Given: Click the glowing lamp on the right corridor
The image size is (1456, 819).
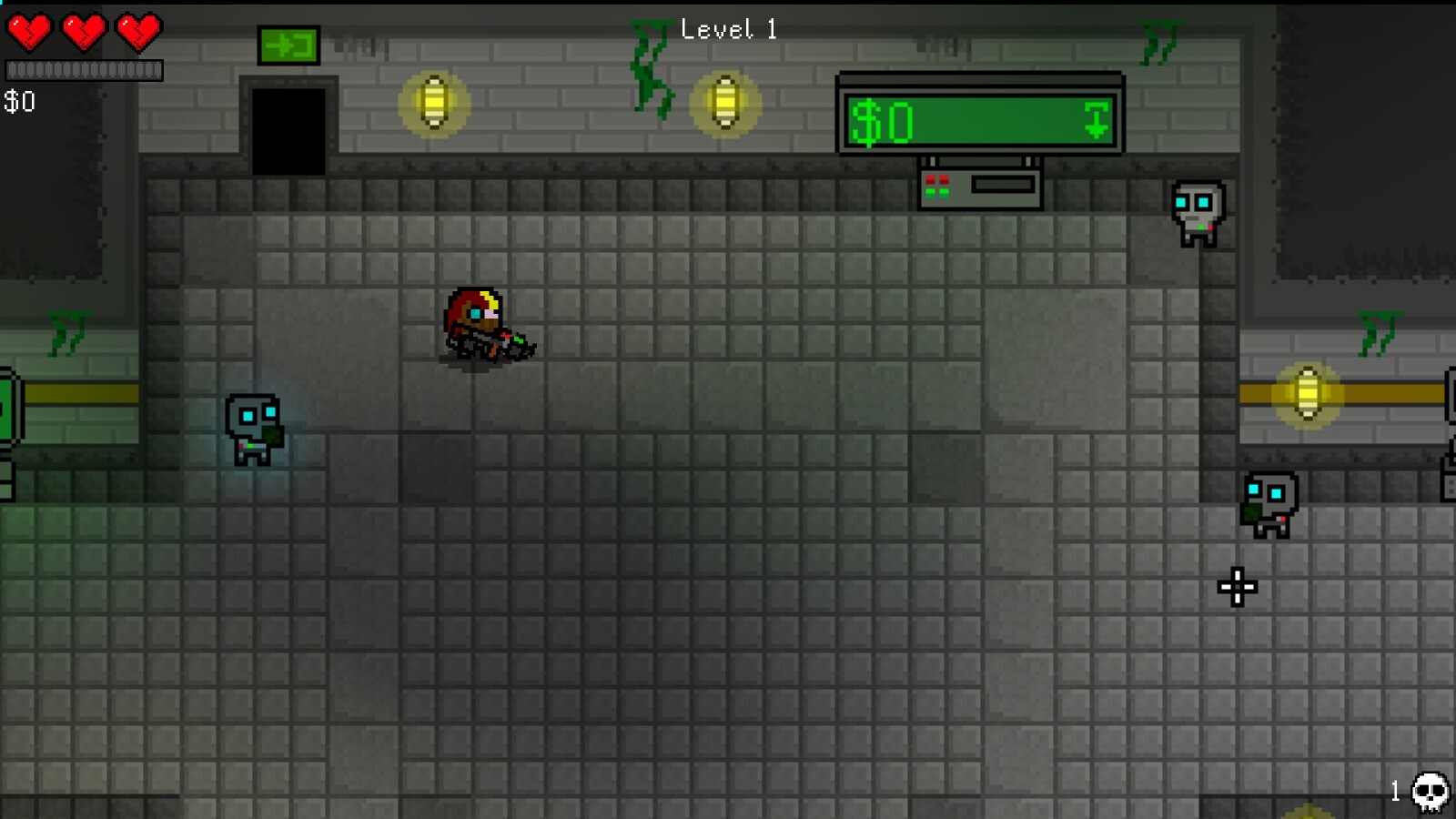Looking at the screenshot, I should tap(1309, 394).
